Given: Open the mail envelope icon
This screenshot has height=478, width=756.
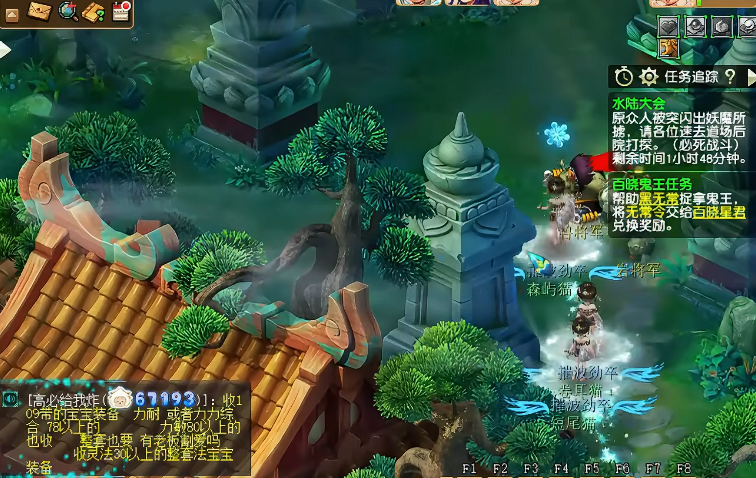Looking at the screenshot, I should click(41, 11).
